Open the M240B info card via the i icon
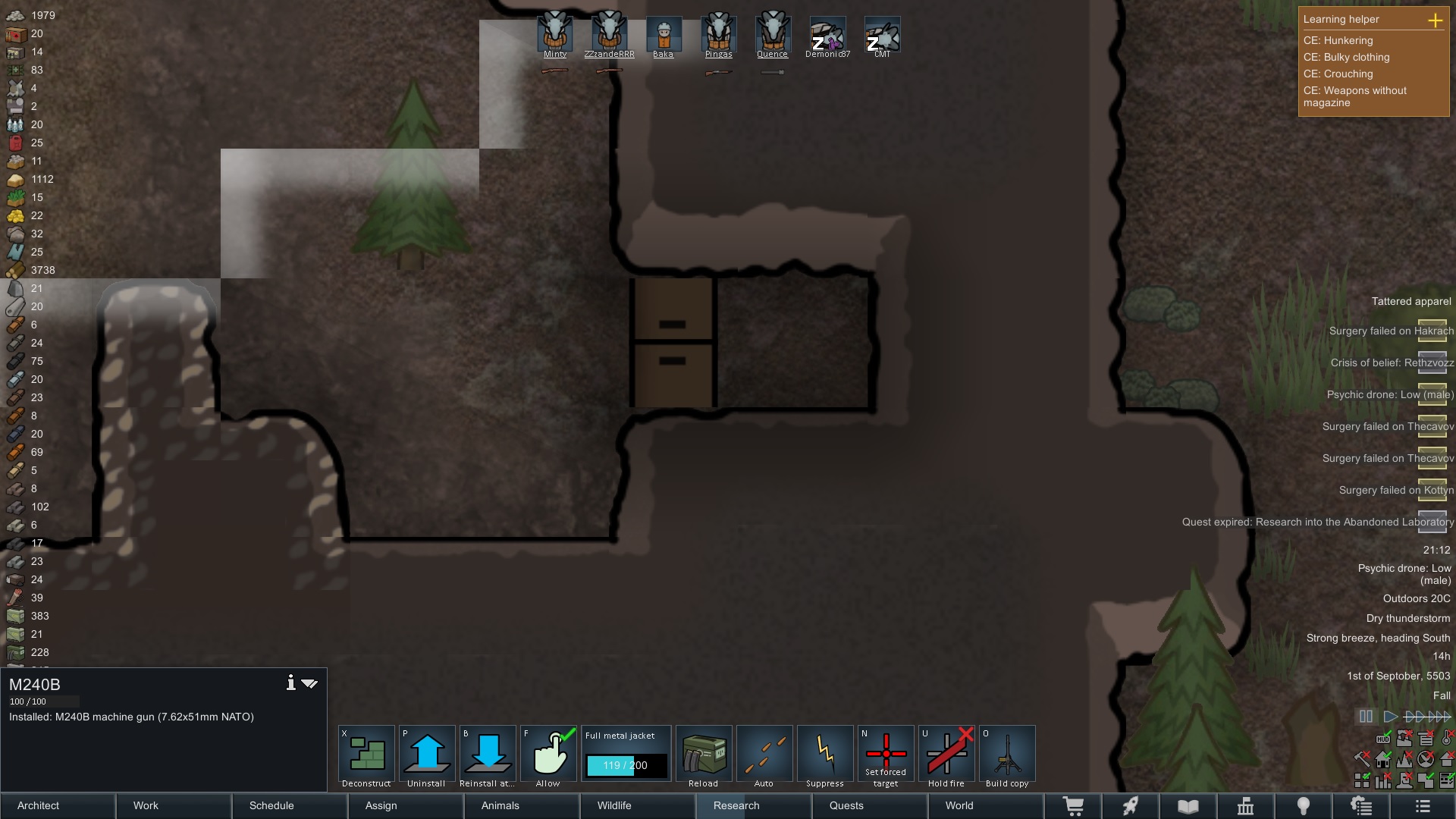Screen dimensions: 1456x819 [x=290, y=682]
